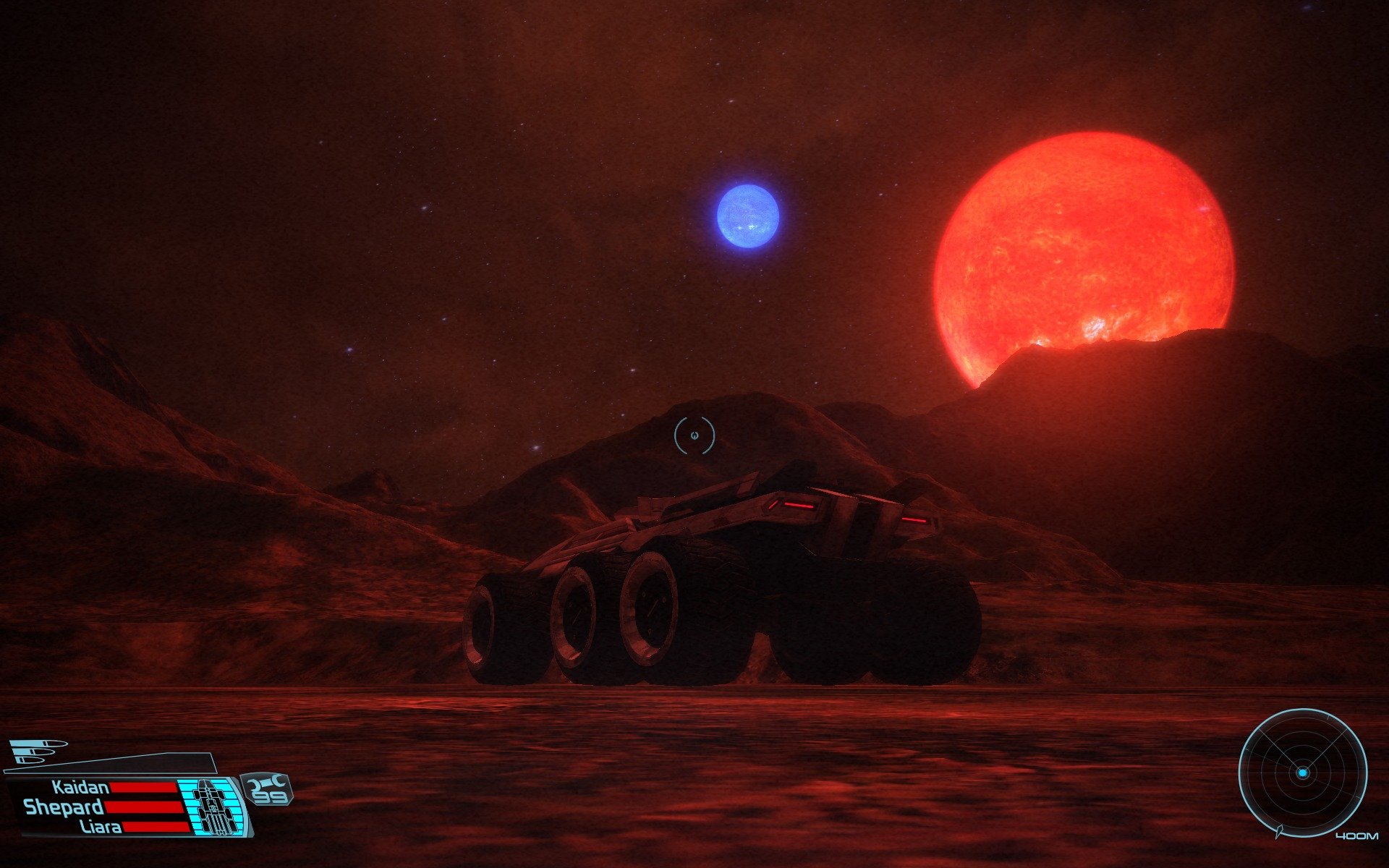Click the circular radar minimap
Screen dimensions: 1389x868
[x=1302, y=773]
